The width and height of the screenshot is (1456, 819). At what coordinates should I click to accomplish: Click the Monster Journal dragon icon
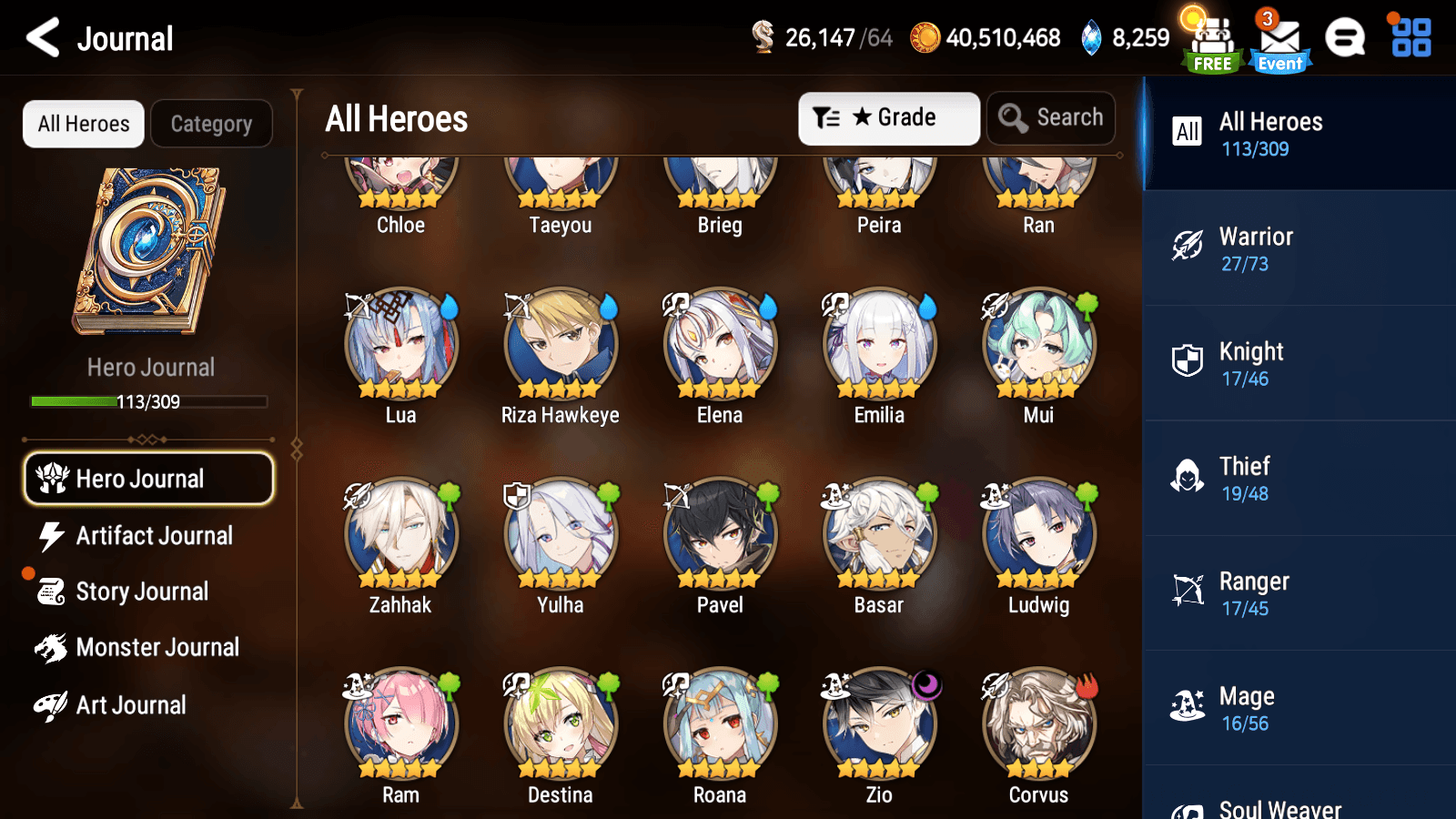coord(53,647)
